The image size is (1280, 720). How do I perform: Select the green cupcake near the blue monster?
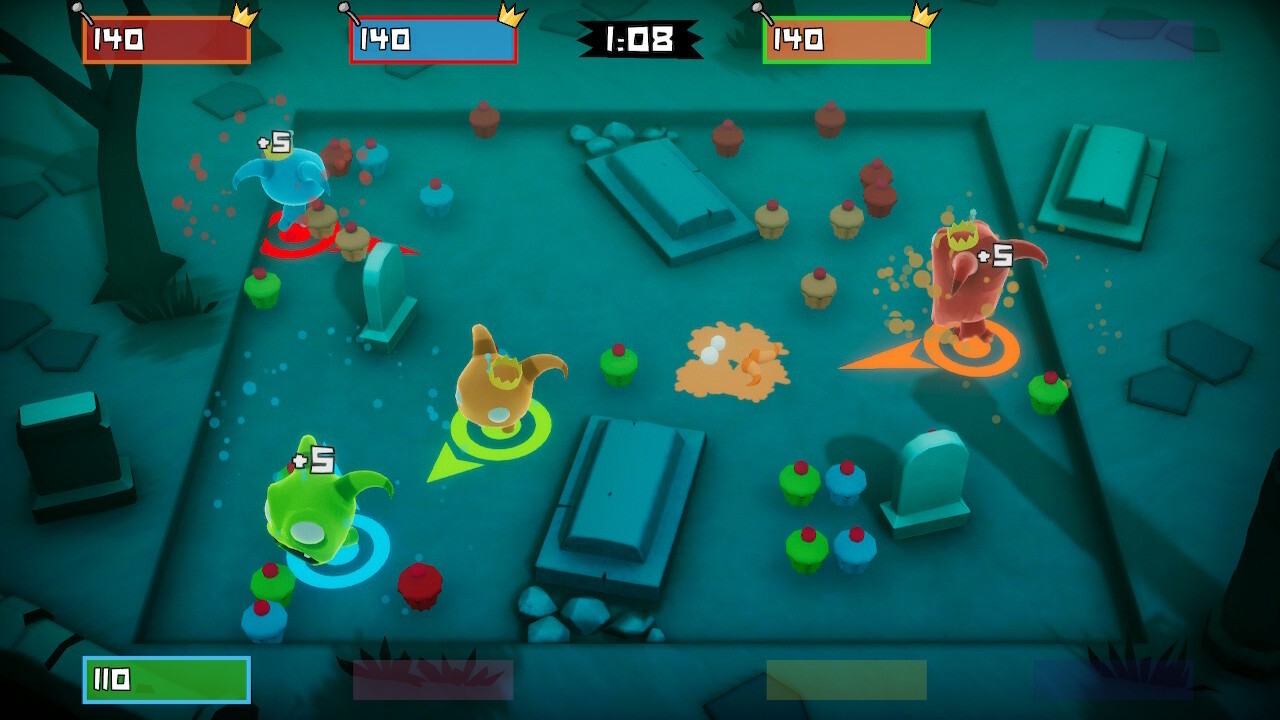coord(263,288)
